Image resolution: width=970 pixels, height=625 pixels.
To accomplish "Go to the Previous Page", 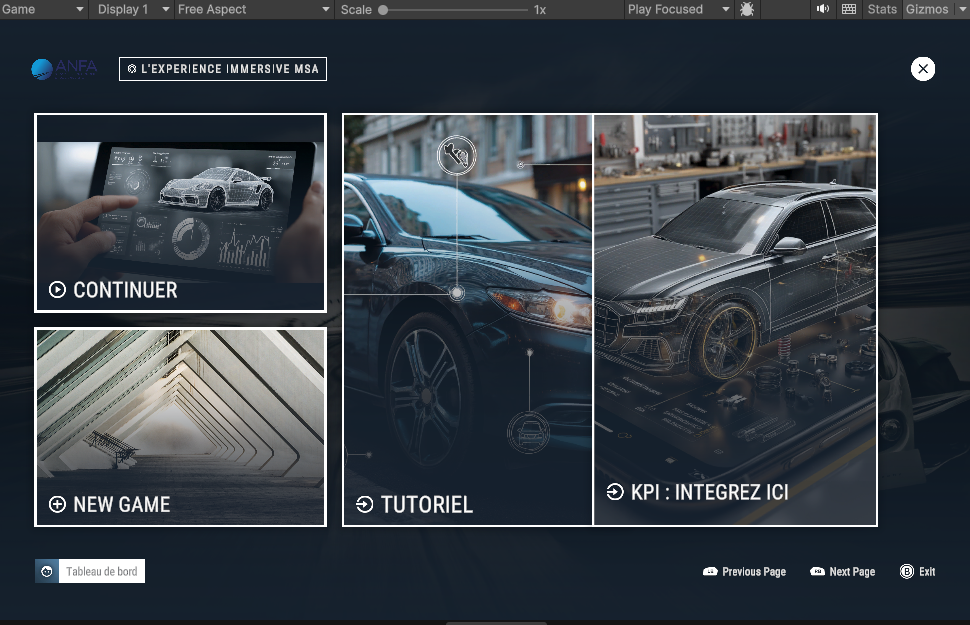I will 744,572.
